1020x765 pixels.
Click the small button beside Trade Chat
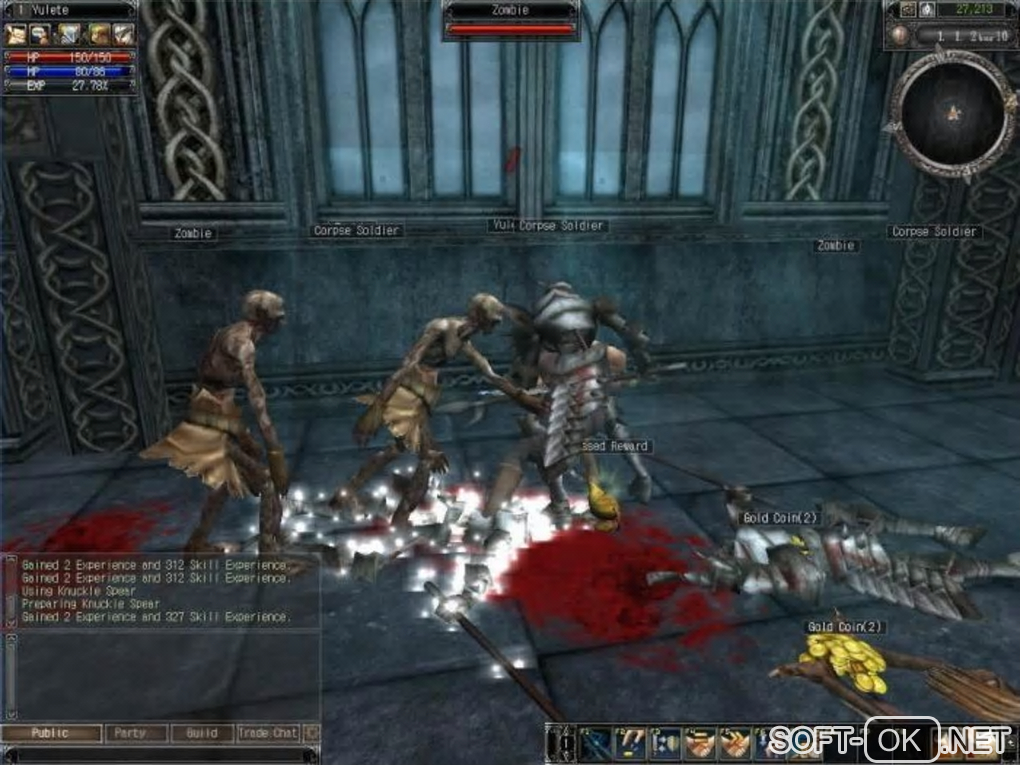(x=311, y=733)
